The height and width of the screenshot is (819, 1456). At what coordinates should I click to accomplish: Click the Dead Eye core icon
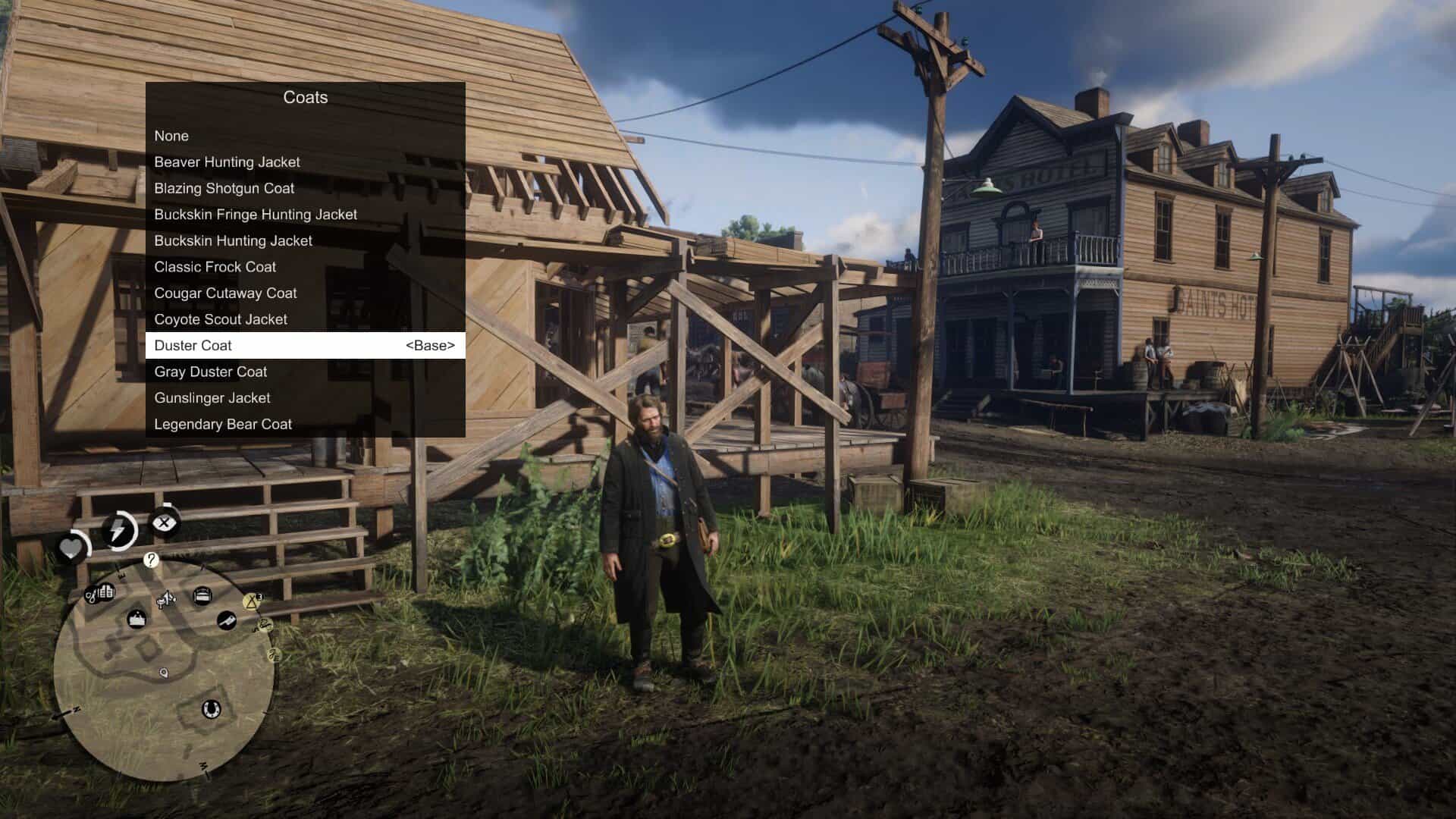click(x=164, y=521)
